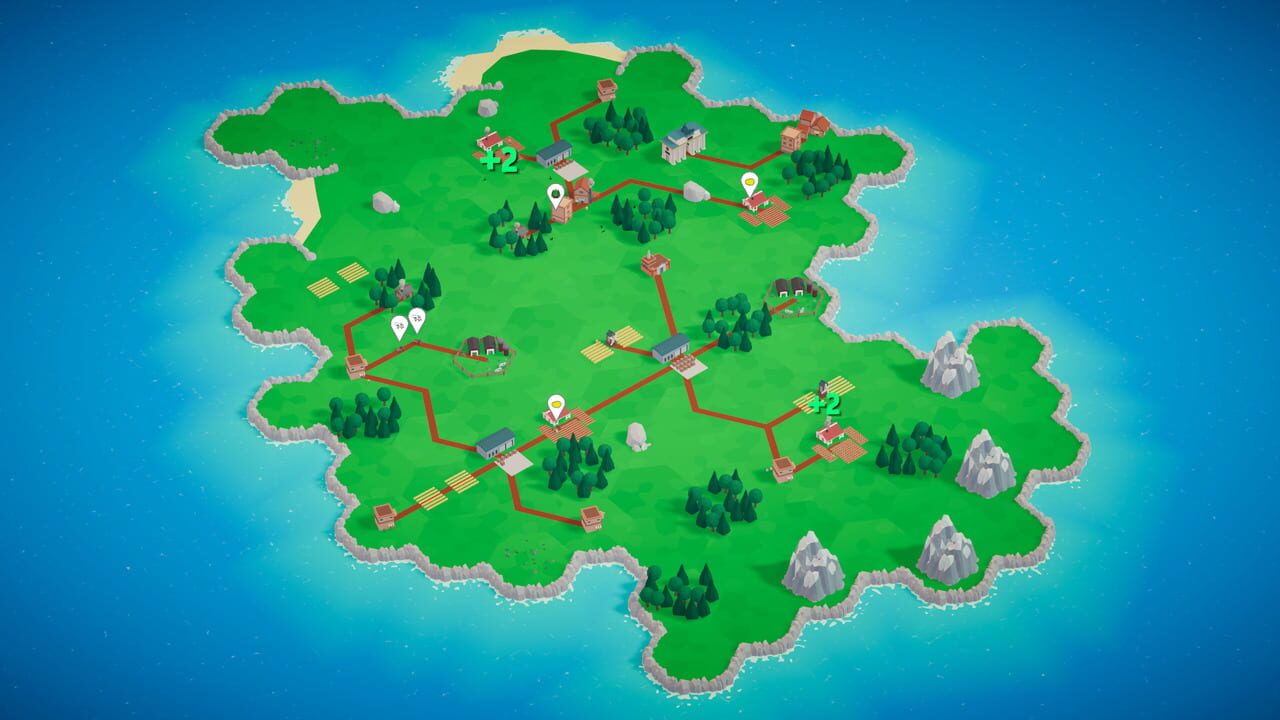
Task: Select the right pig pin near the western pigpen
Action: (417, 318)
